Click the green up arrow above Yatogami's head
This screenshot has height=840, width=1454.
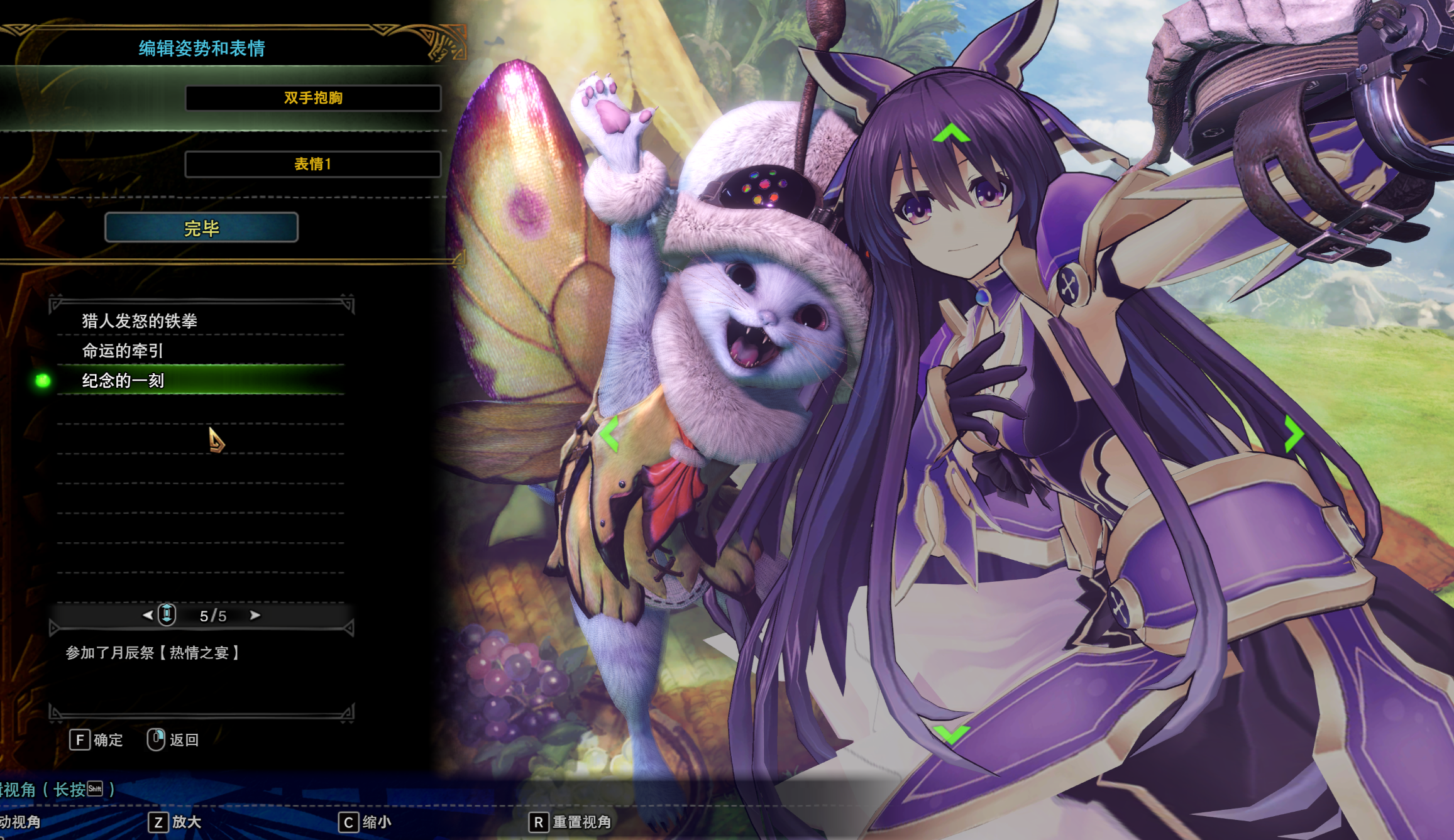[x=951, y=133]
